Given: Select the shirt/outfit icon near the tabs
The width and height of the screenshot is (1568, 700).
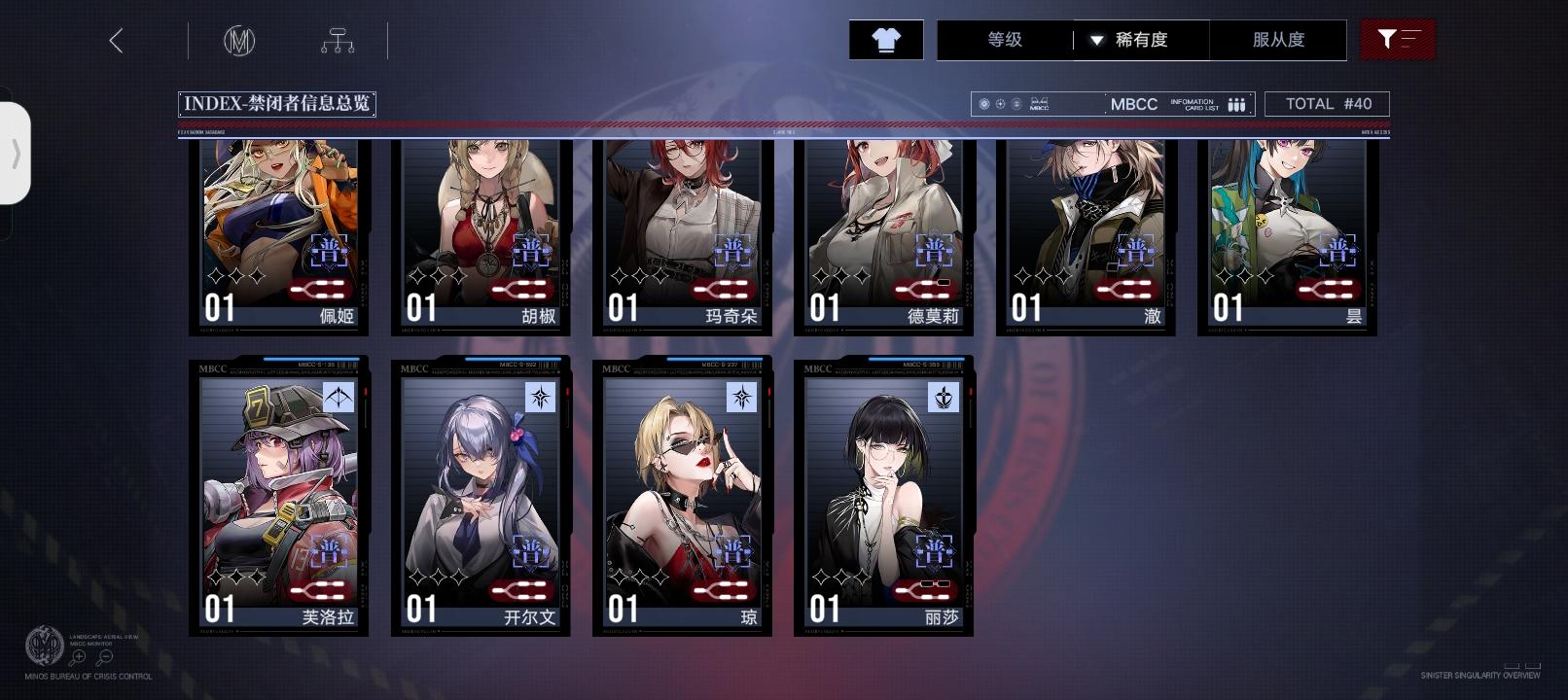Looking at the screenshot, I should 885,40.
